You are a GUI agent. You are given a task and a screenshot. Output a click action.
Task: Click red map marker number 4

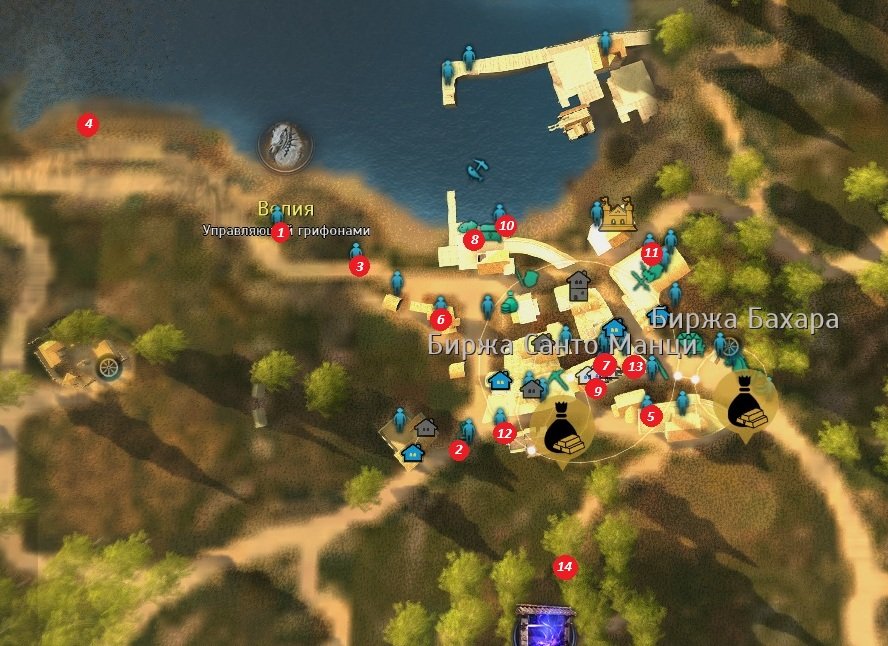pyautogui.click(x=89, y=125)
